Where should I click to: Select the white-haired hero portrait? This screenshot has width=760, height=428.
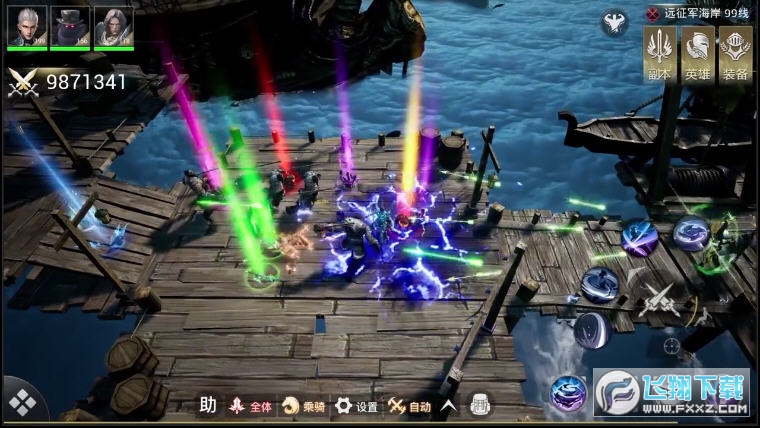point(27,26)
